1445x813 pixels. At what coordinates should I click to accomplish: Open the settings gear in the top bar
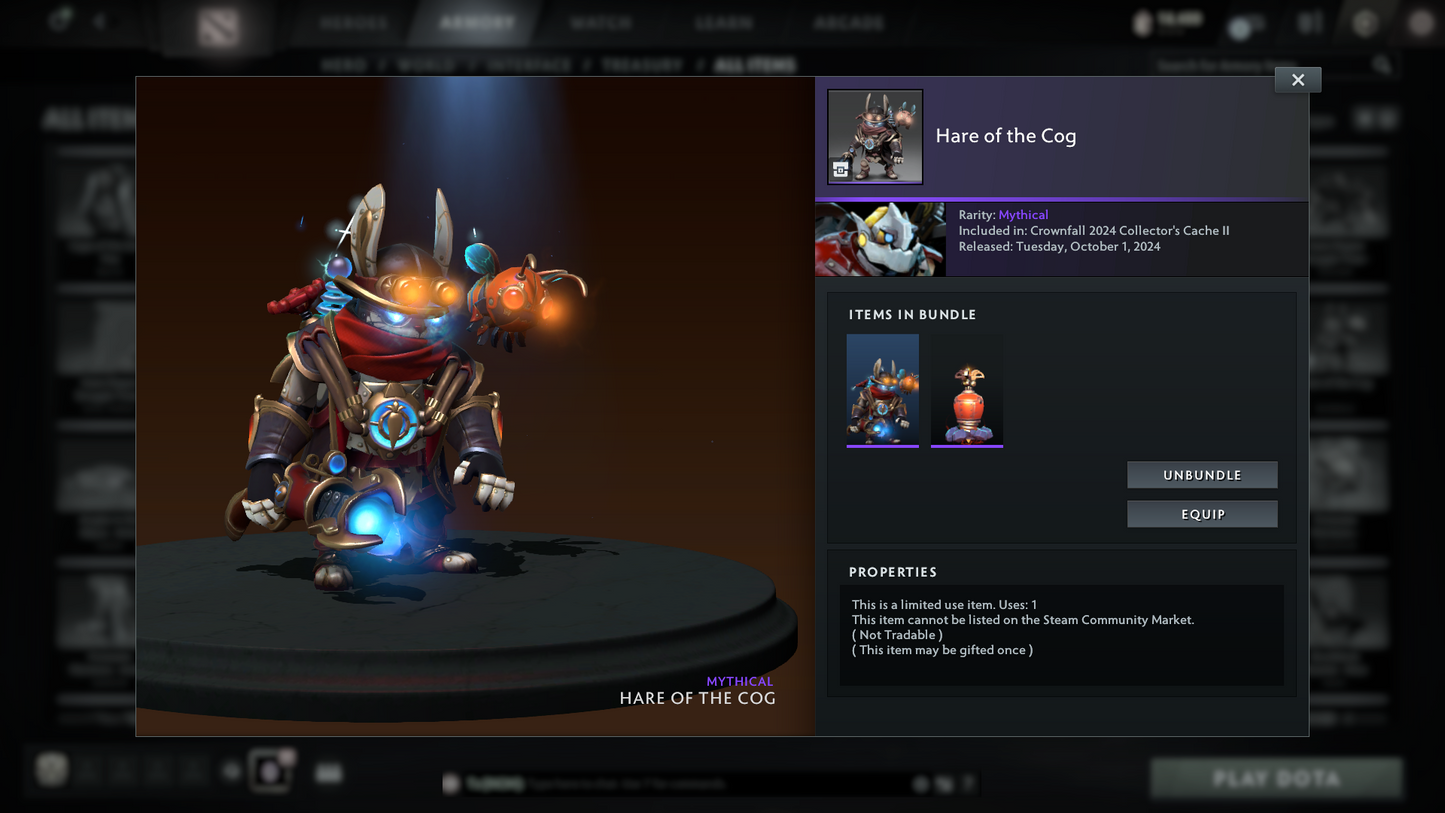coord(1365,21)
